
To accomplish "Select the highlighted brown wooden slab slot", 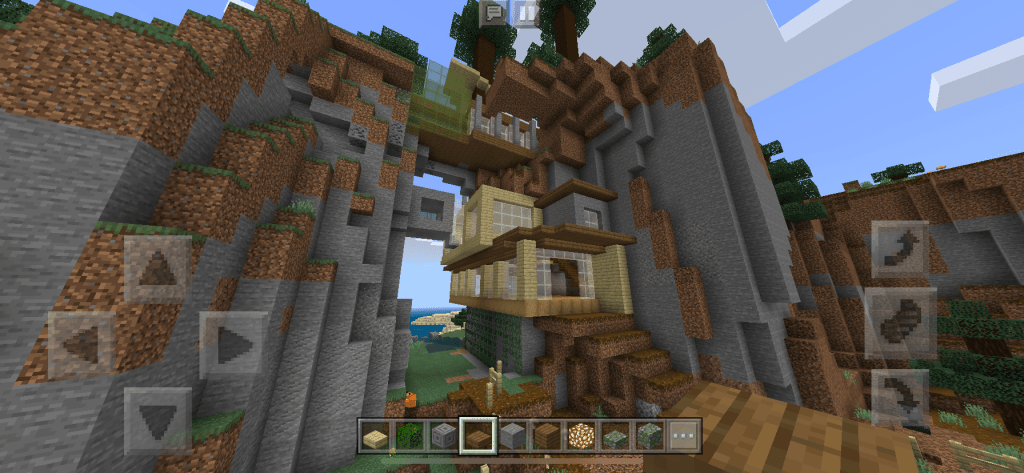I will [478, 436].
